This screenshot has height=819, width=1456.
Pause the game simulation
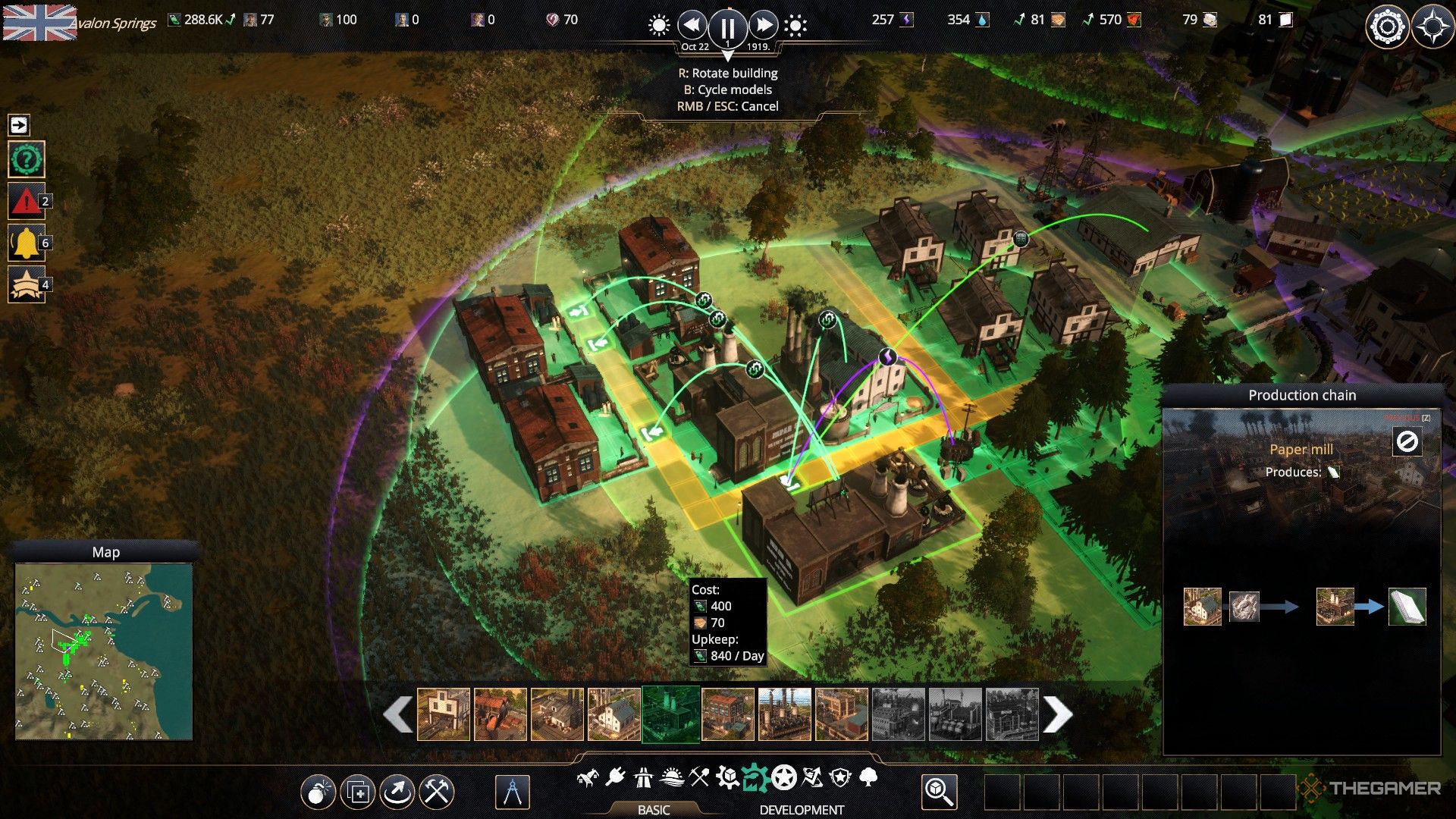(x=727, y=27)
